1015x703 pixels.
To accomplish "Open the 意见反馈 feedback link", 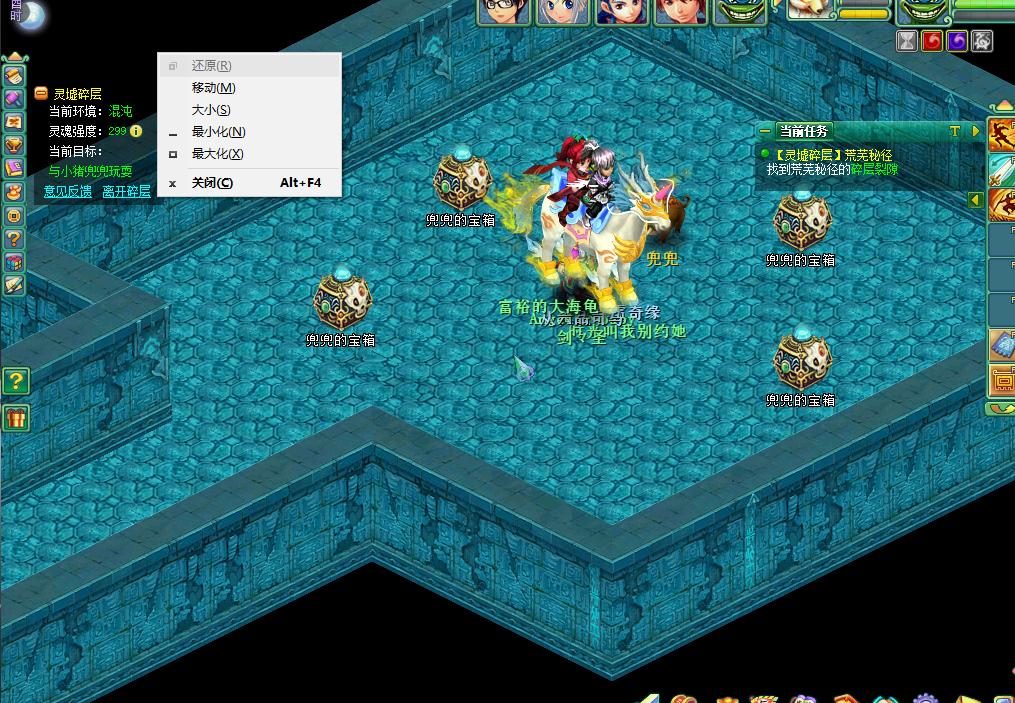I will tap(67, 191).
